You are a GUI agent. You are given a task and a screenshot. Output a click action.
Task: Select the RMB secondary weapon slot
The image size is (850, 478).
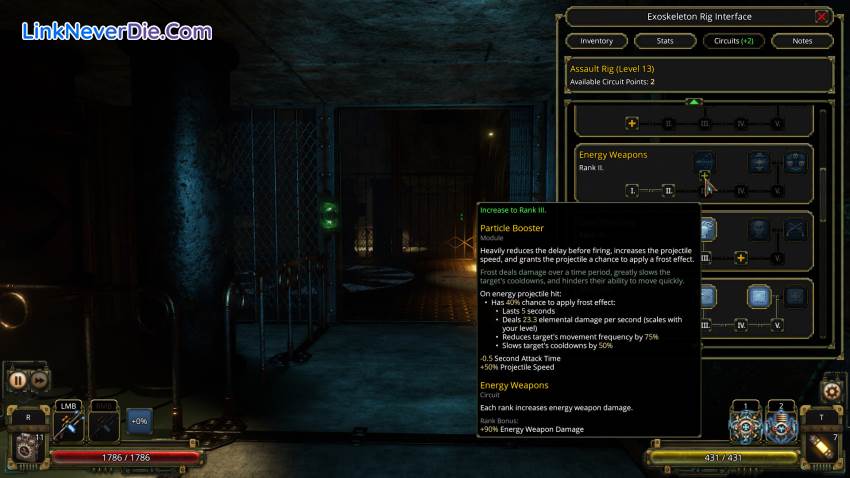[105, 424]
